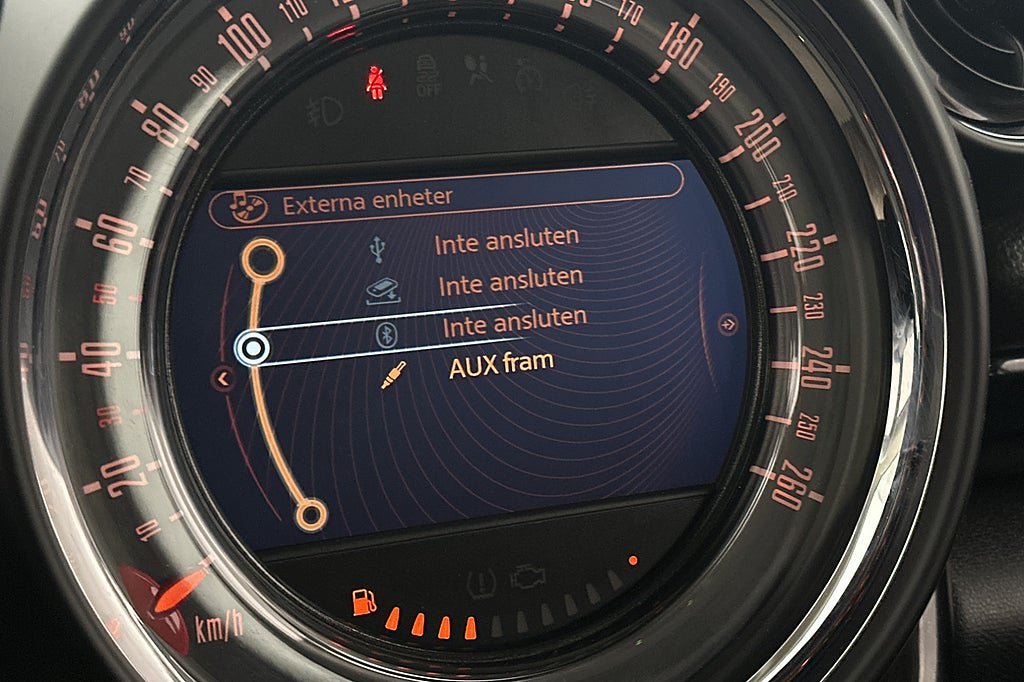Click the left arrow beside the menu

[223, 378]
